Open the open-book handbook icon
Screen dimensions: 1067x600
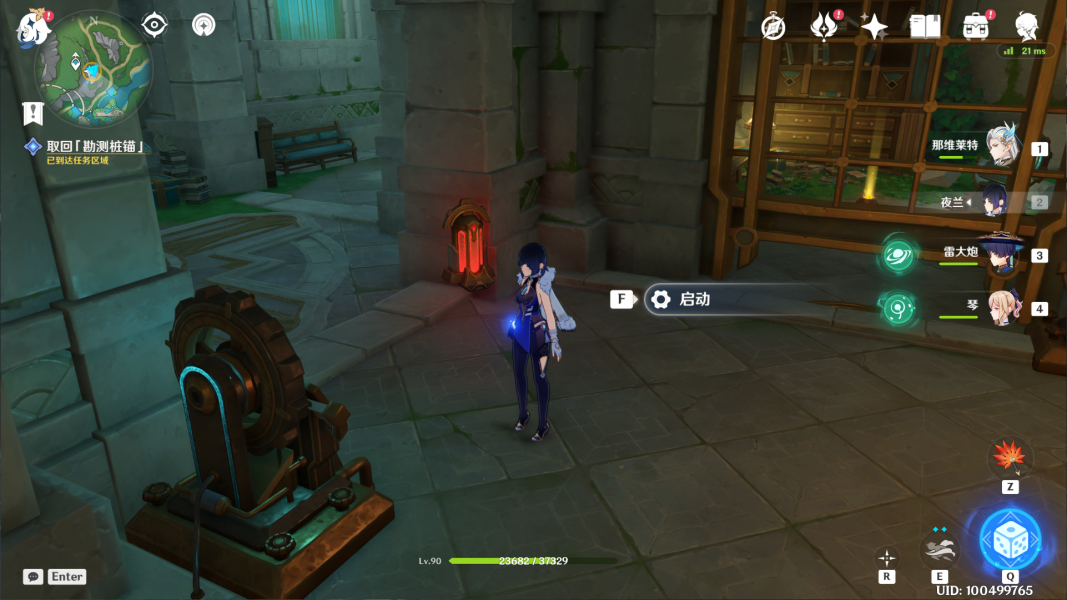point(925,27)
